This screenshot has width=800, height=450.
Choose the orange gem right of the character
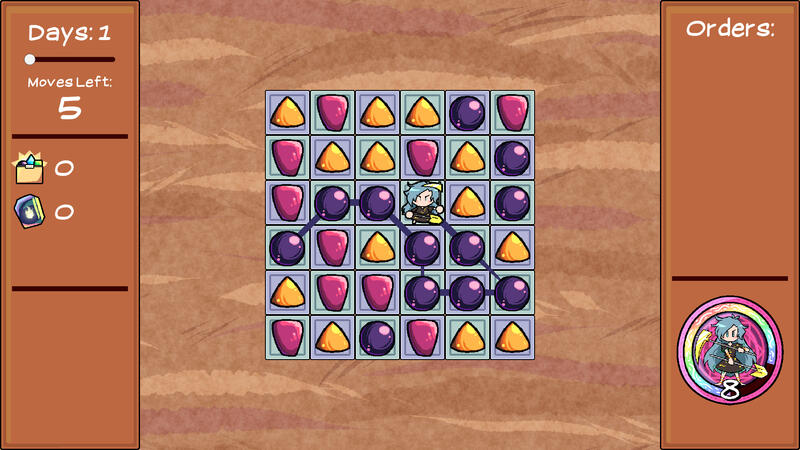(467, 202)
